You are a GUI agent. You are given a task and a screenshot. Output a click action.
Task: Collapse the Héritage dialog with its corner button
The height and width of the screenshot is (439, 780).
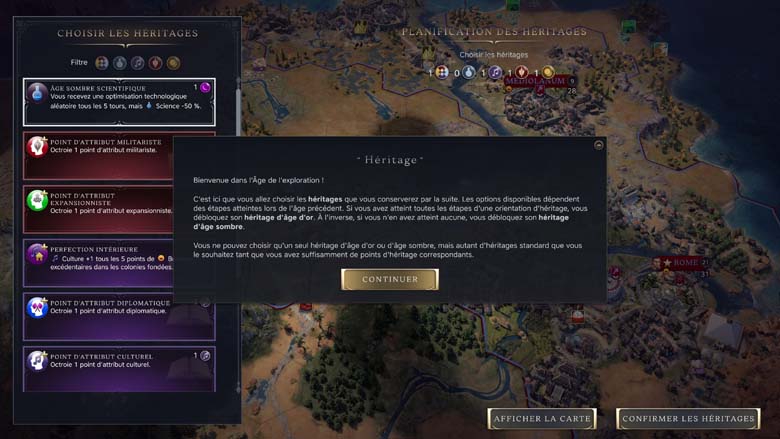[598, 145]
